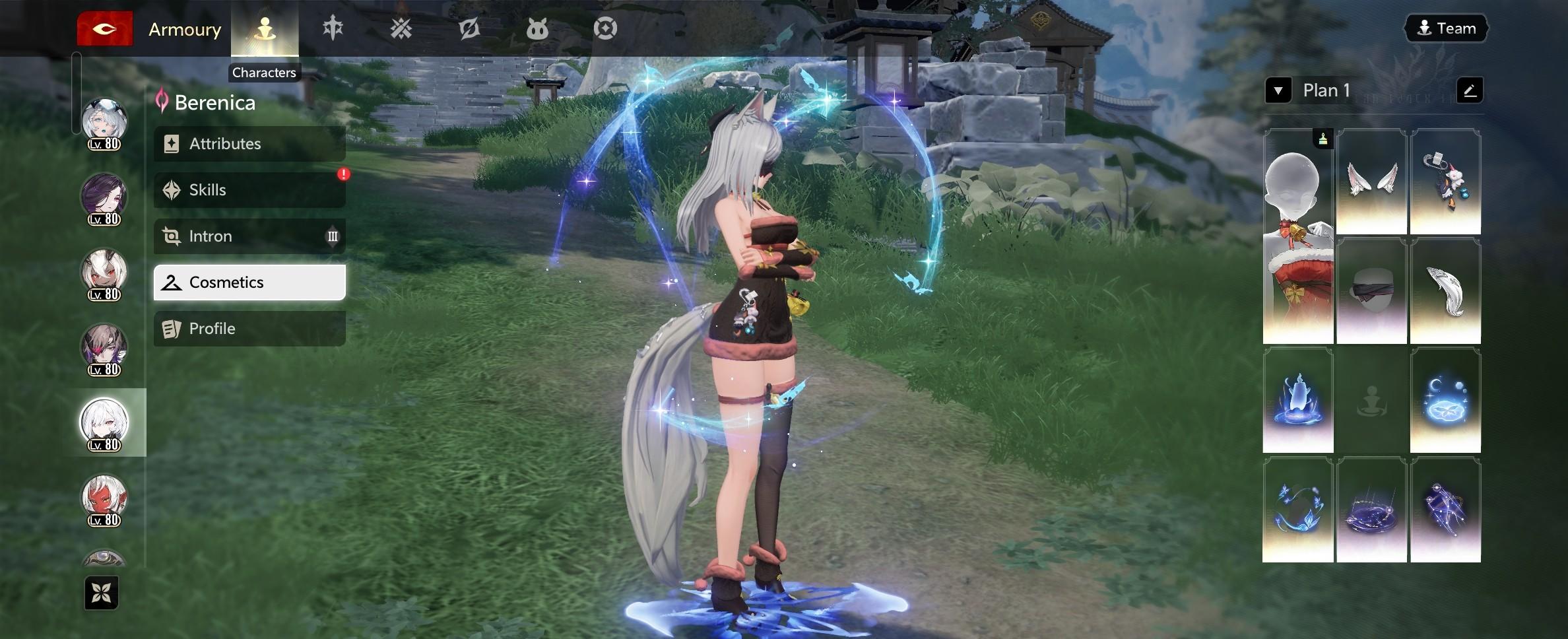
Task: Choose the red Christmas outfit slot
Action: pyautogui.click(x=1298, y=236)
